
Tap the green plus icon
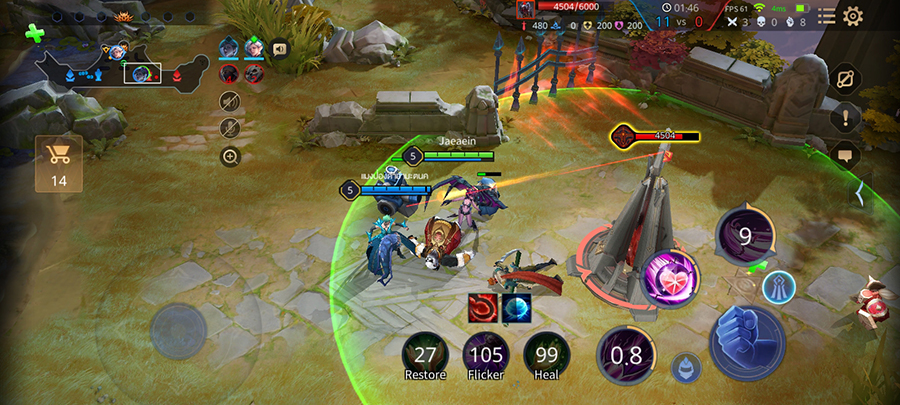tap(35, 34)
